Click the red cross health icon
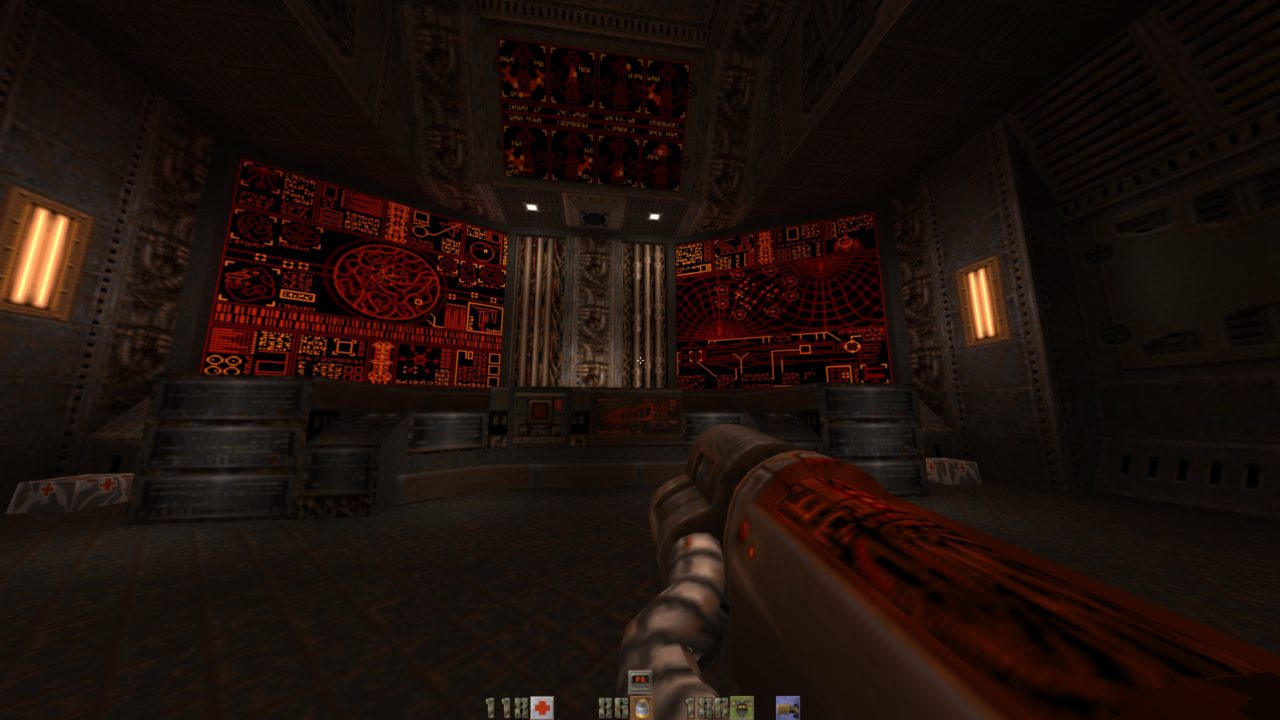Image resolution: width=1280 pixels, height=720 pixels. [542, 708]
